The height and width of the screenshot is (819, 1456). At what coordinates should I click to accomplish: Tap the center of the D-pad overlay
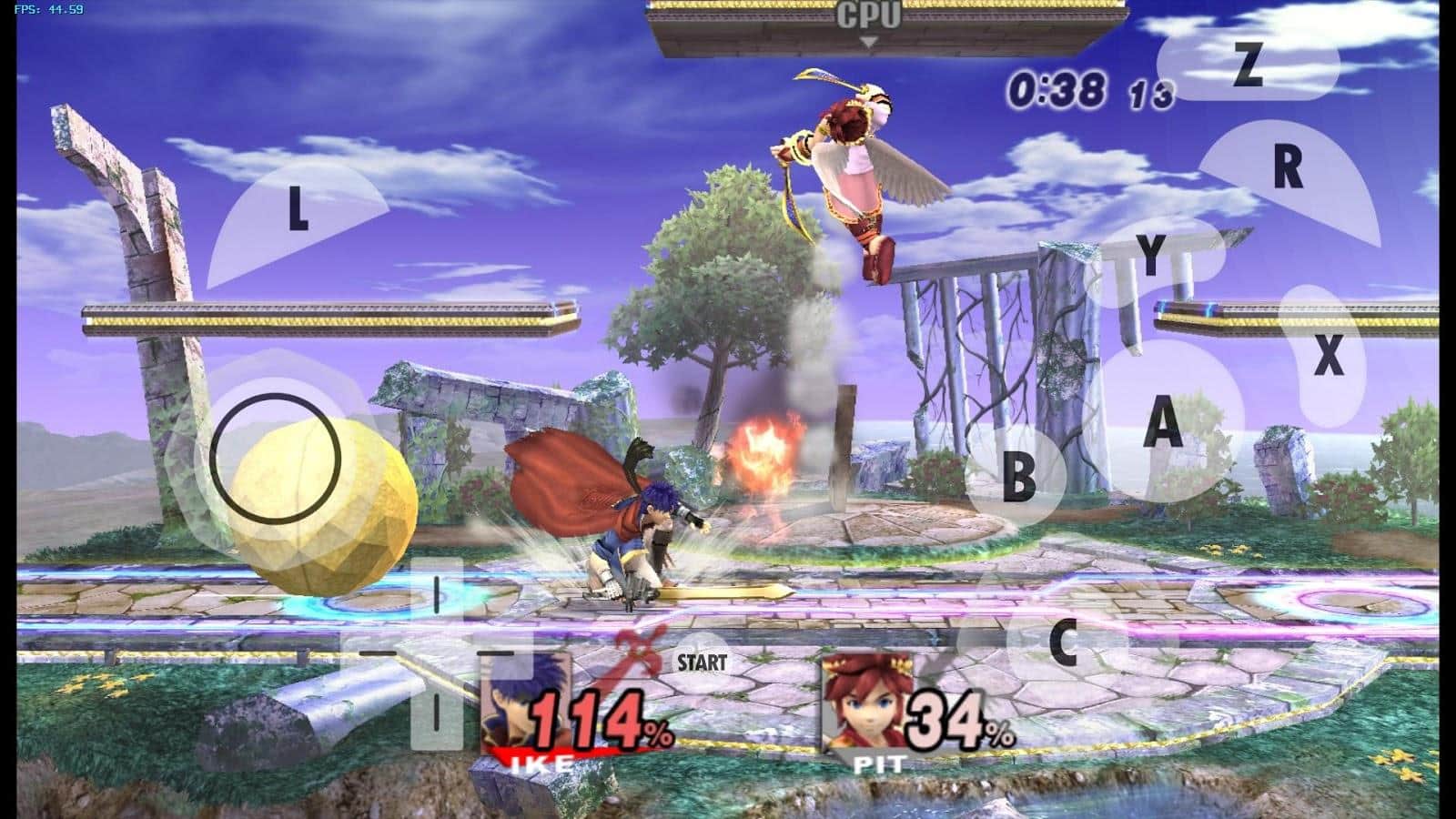tap(437, 652)
